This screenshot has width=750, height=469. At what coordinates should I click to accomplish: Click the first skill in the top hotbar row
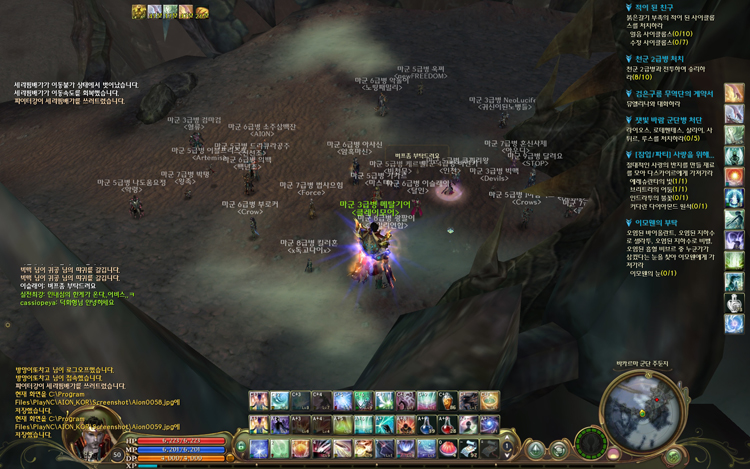click(259, 401)
